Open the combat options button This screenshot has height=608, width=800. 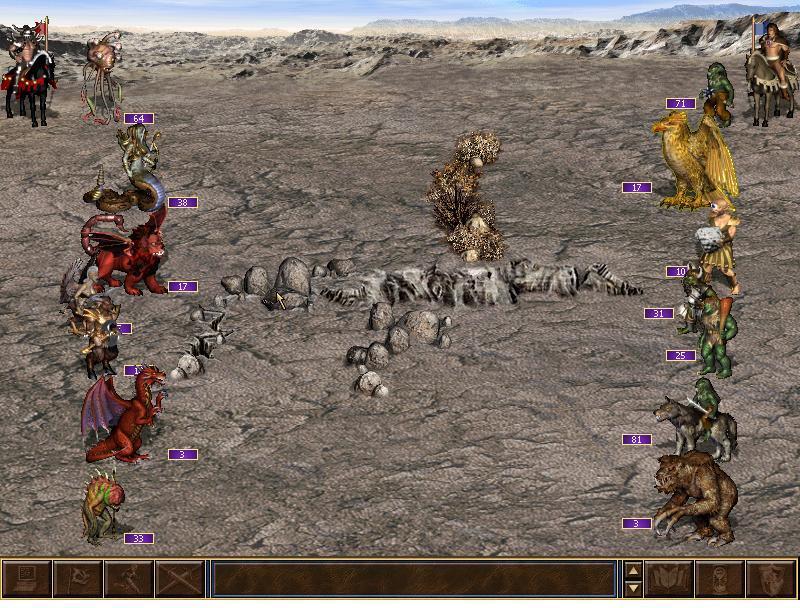pos(26,580)
